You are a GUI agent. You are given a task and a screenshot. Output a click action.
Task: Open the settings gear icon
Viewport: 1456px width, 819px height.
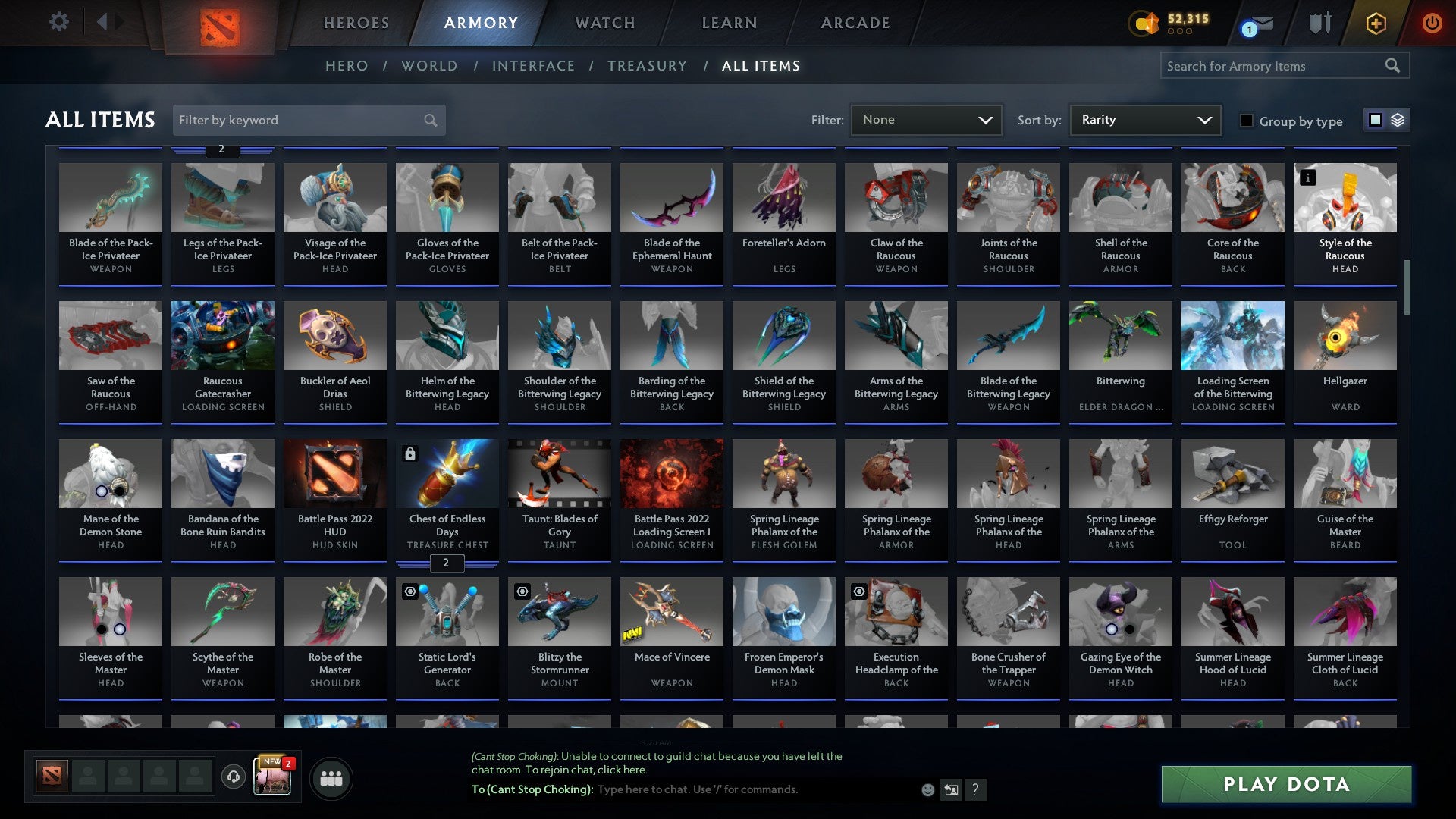(58, 22)
